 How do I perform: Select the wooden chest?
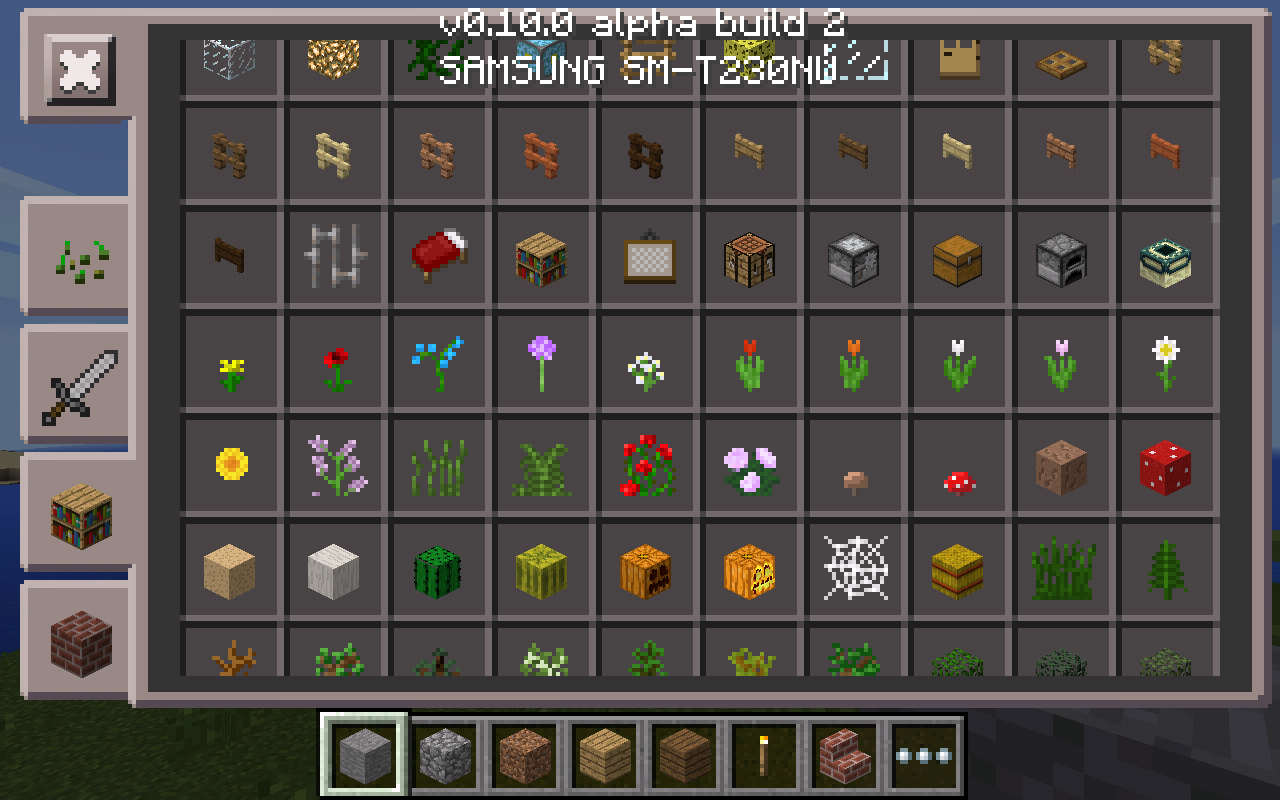[959, 258]
